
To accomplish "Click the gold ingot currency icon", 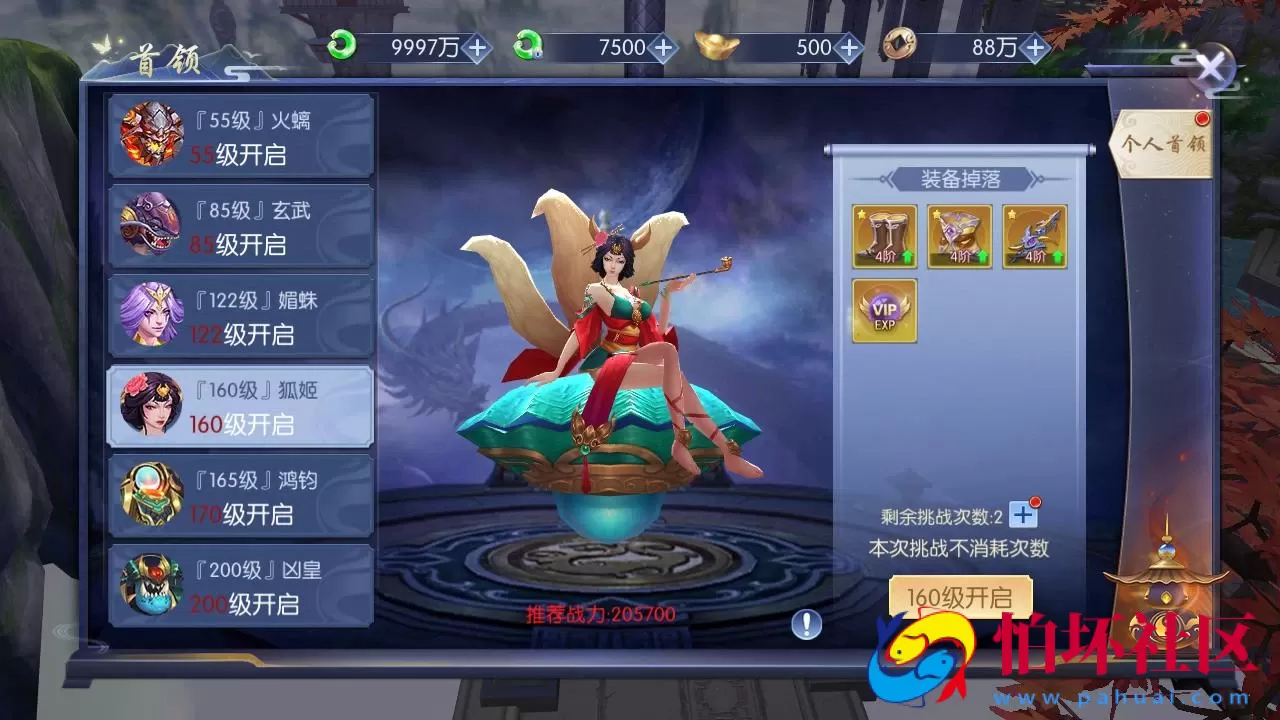I will (x=713, y=46).
